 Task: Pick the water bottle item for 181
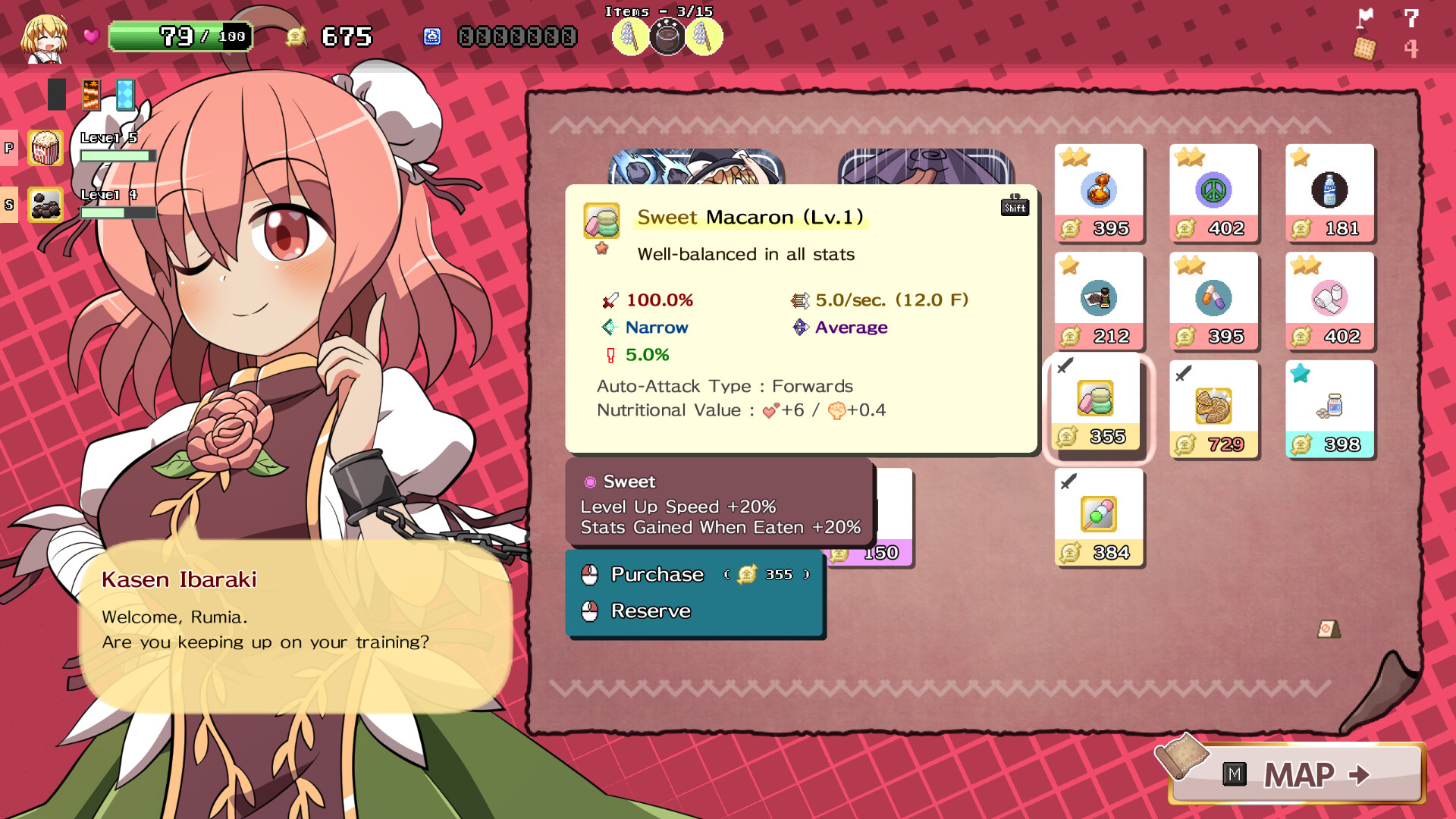(x=1329, y=193)
